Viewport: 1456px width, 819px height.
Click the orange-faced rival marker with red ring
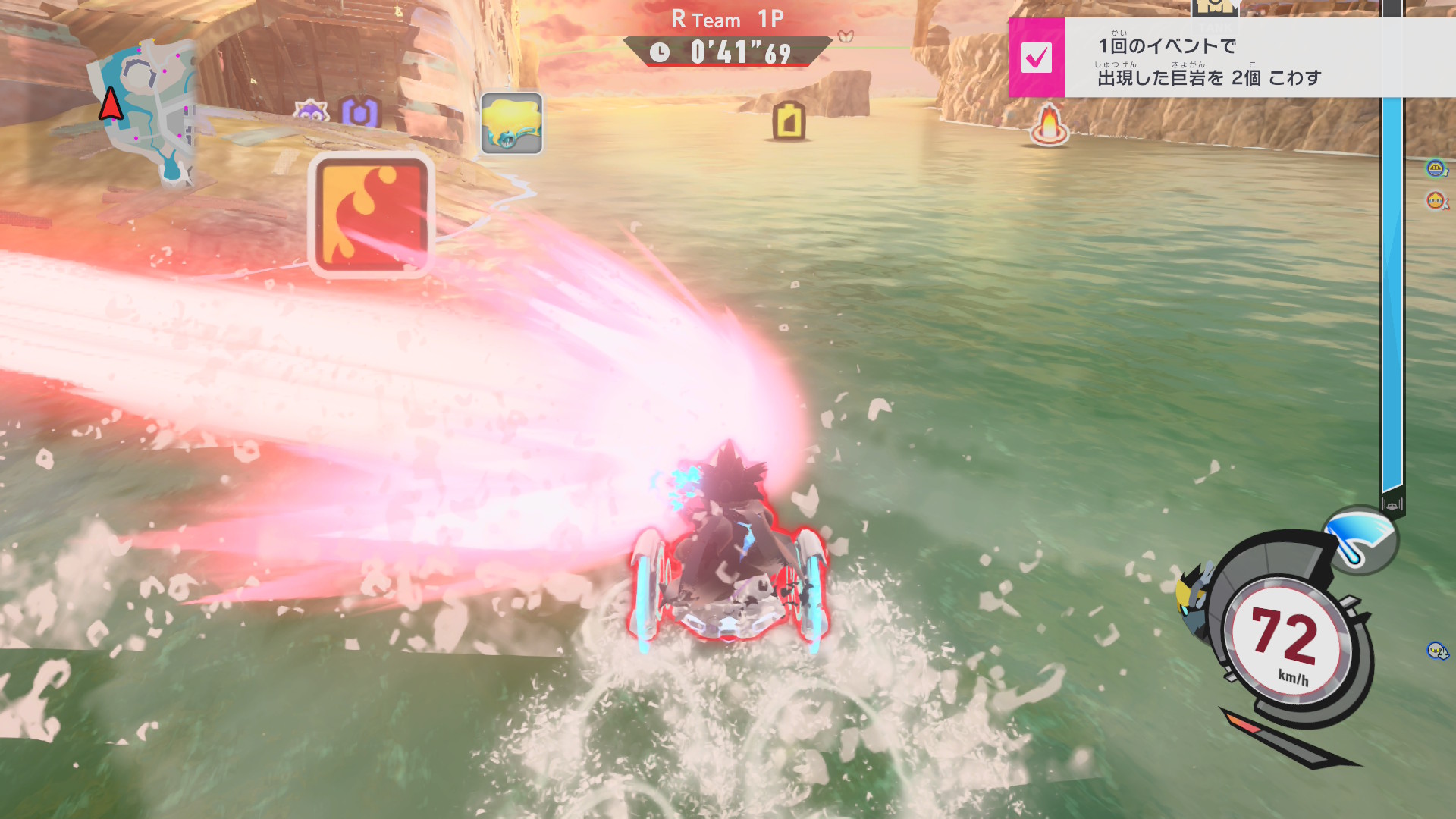tap(1436, 200)
